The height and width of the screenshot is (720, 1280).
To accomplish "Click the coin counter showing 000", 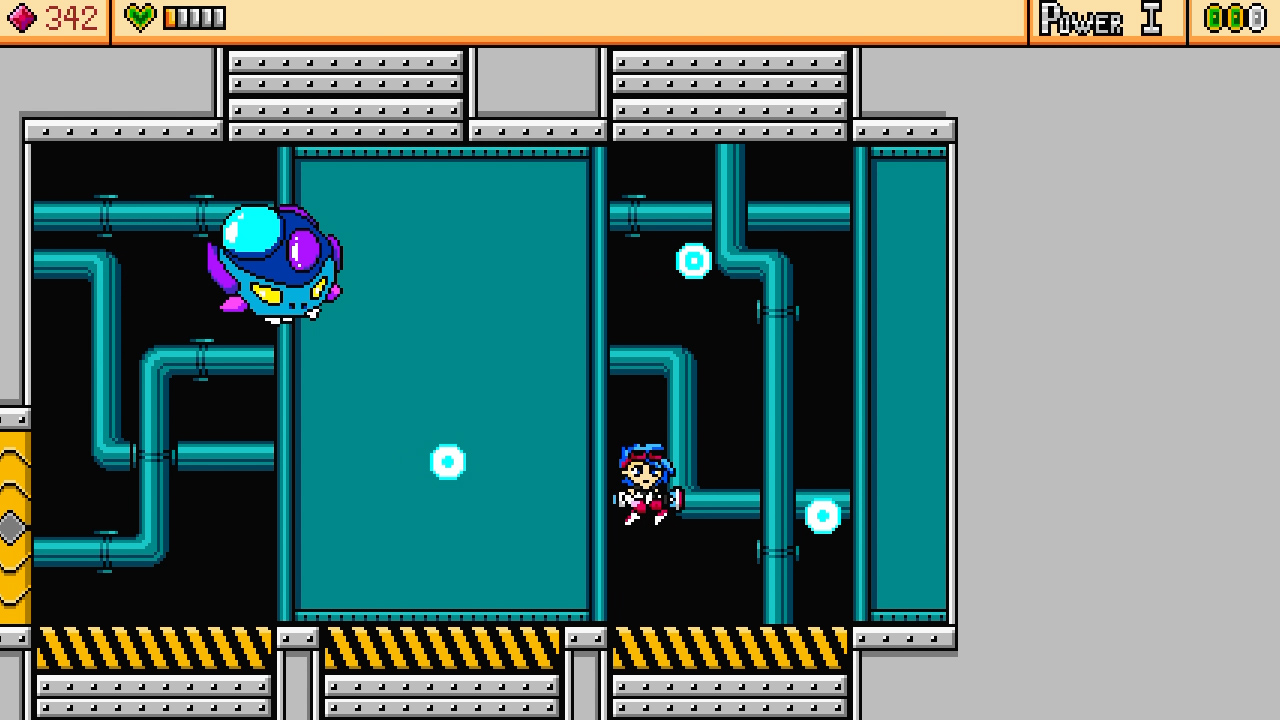I will tap(1237, 17).
